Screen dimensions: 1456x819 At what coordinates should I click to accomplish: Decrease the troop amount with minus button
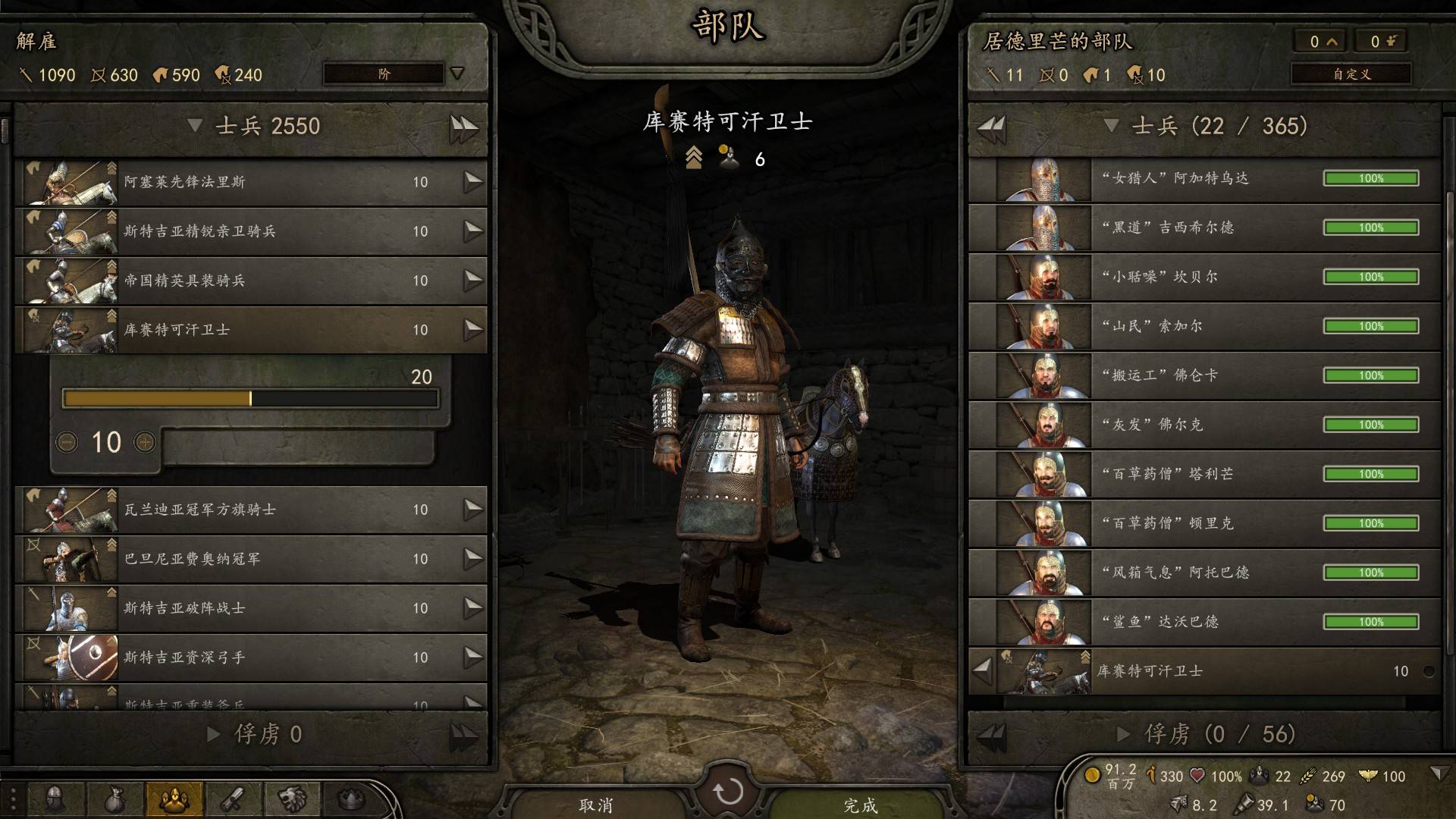[67, 441]
